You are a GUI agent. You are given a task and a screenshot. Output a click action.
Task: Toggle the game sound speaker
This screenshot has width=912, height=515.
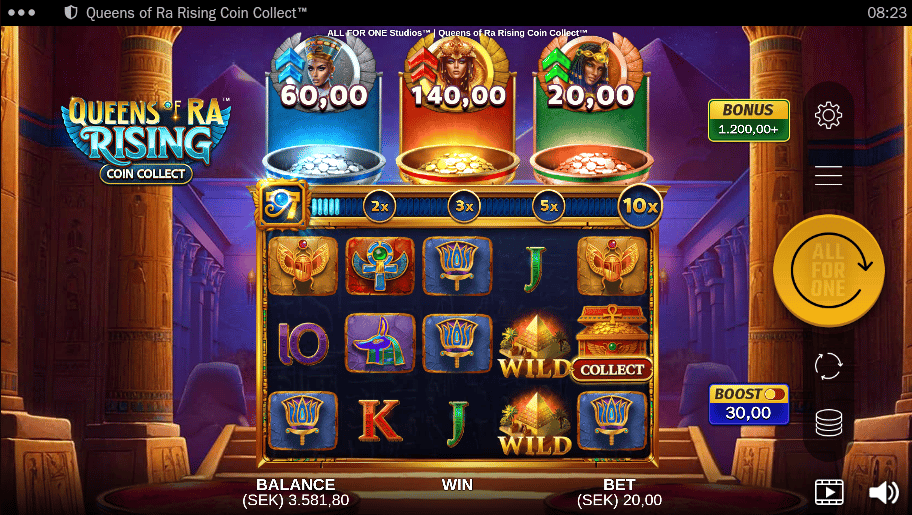coord(883,492)
